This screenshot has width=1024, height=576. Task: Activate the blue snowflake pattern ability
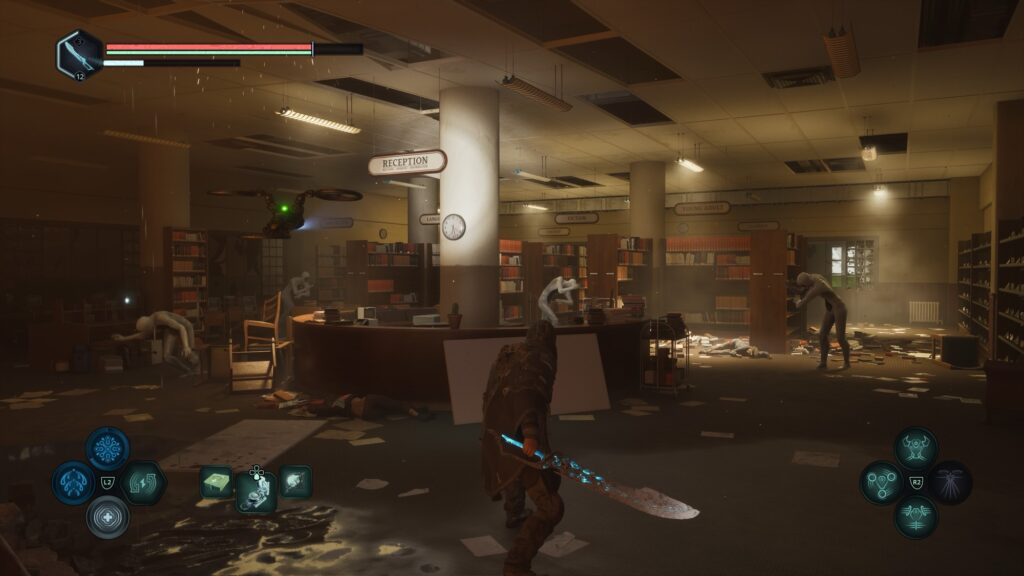pos(107,449)
